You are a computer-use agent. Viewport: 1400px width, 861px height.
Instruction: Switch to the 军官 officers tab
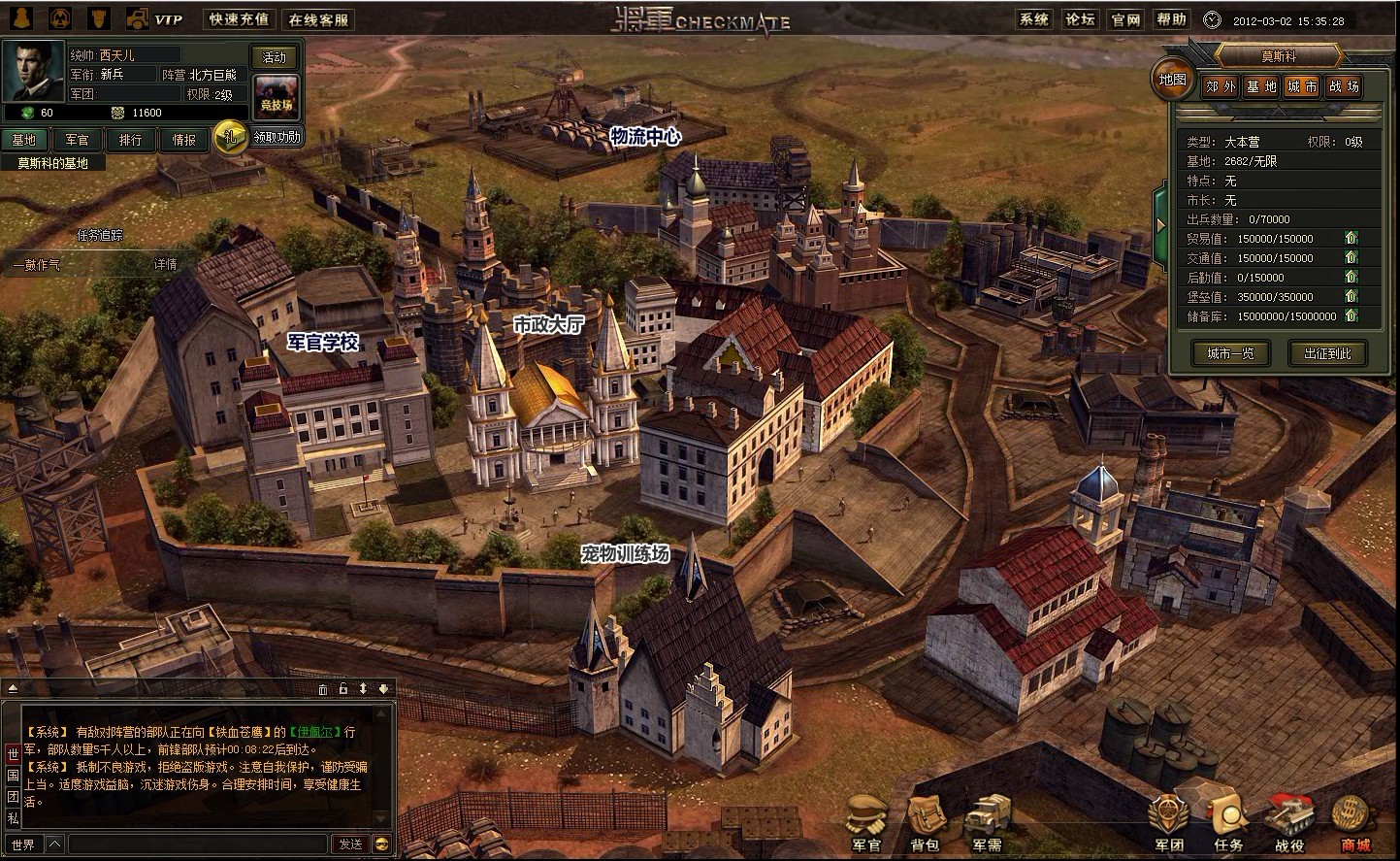click(78, 140)
